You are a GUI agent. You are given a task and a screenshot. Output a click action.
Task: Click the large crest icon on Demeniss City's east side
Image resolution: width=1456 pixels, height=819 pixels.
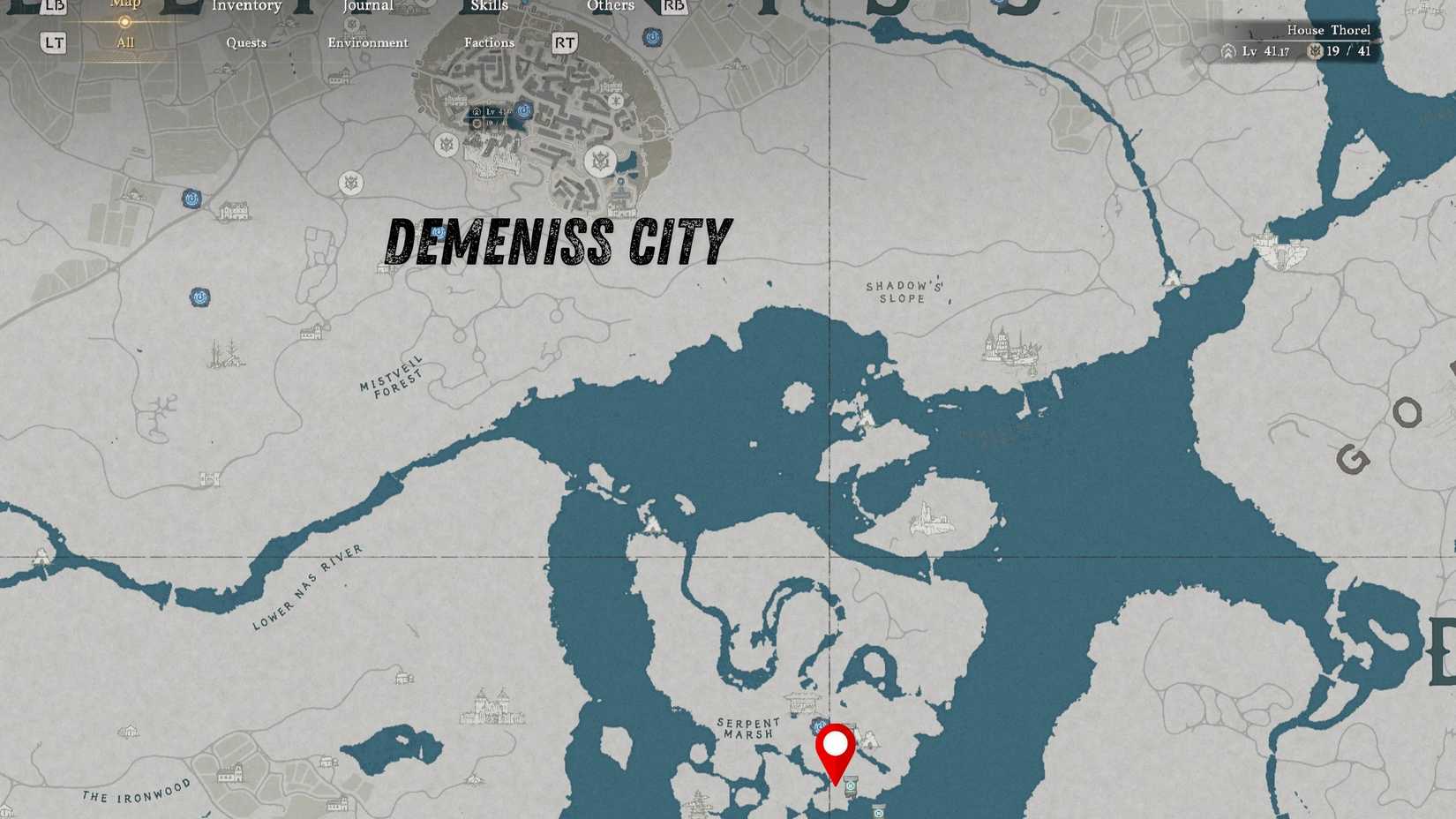[x=601, y=159]
